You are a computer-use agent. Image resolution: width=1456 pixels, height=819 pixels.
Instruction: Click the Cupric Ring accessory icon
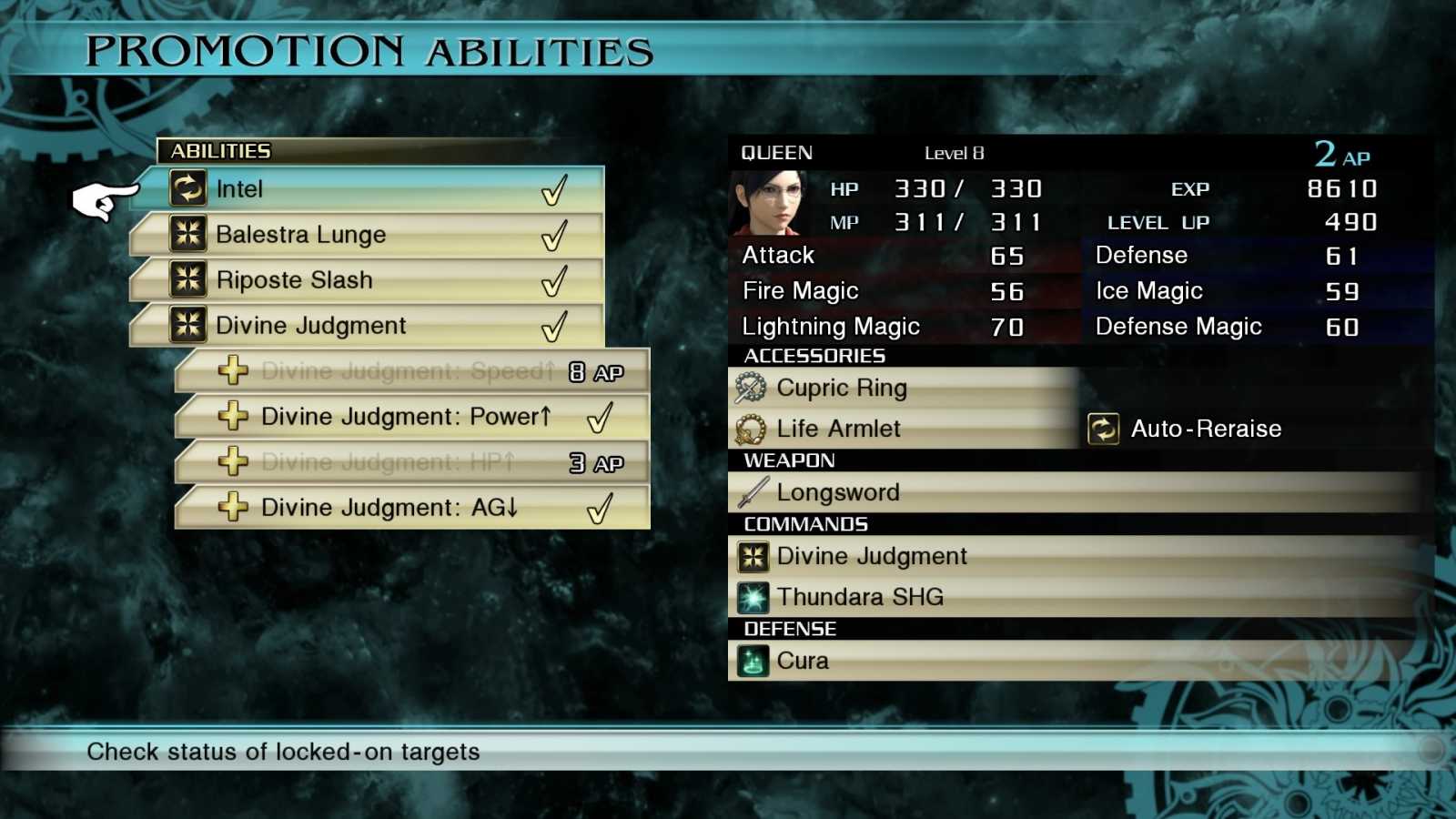pos(749,387)
